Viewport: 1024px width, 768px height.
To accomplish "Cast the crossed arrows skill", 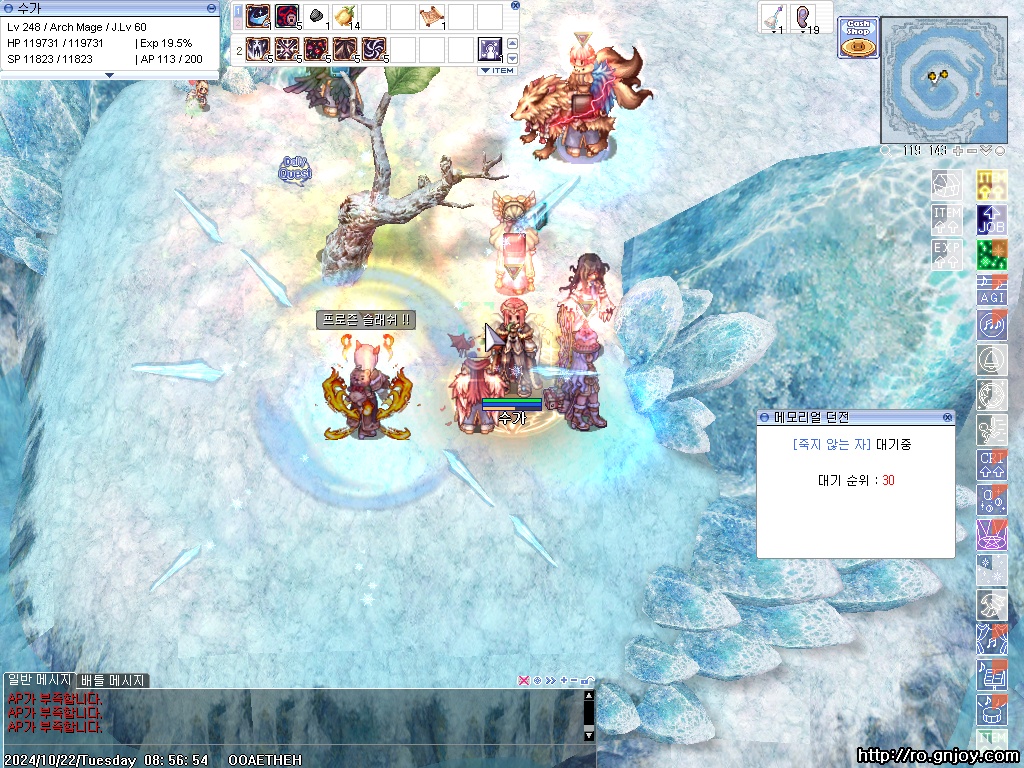I will pos(287,48).
